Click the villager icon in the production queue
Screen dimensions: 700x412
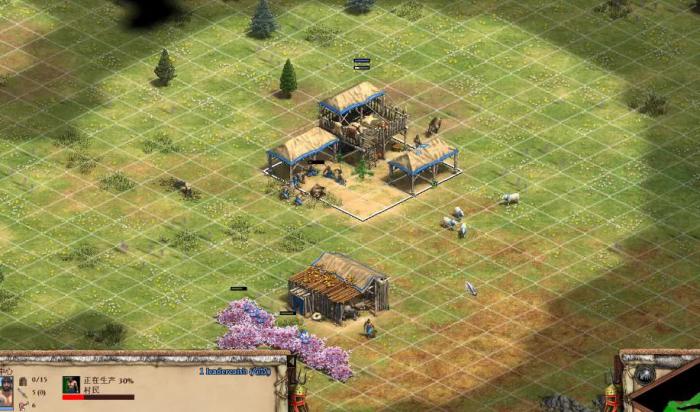[71, 384]
